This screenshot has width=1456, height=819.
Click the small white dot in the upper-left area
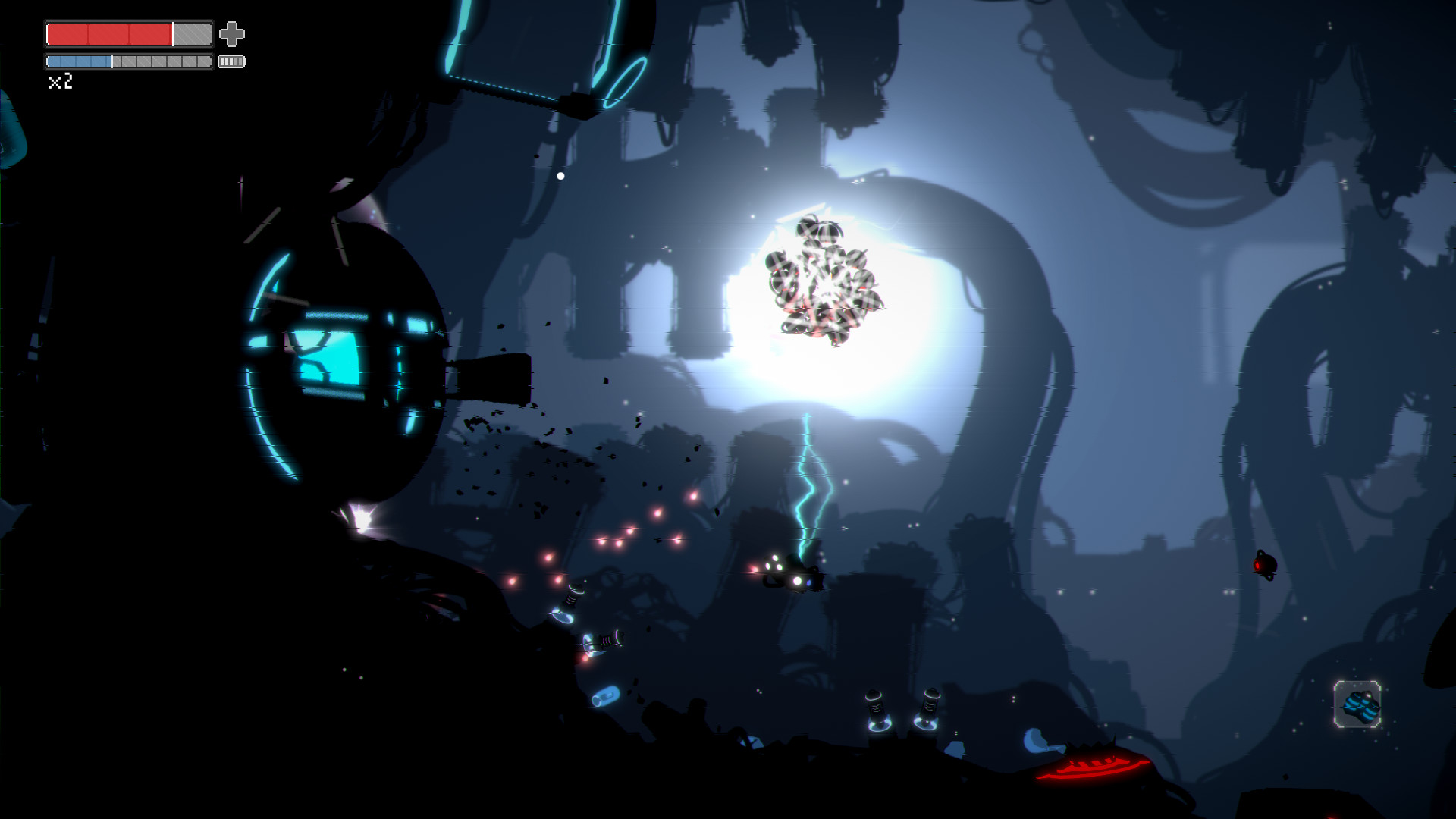point(559,174)
